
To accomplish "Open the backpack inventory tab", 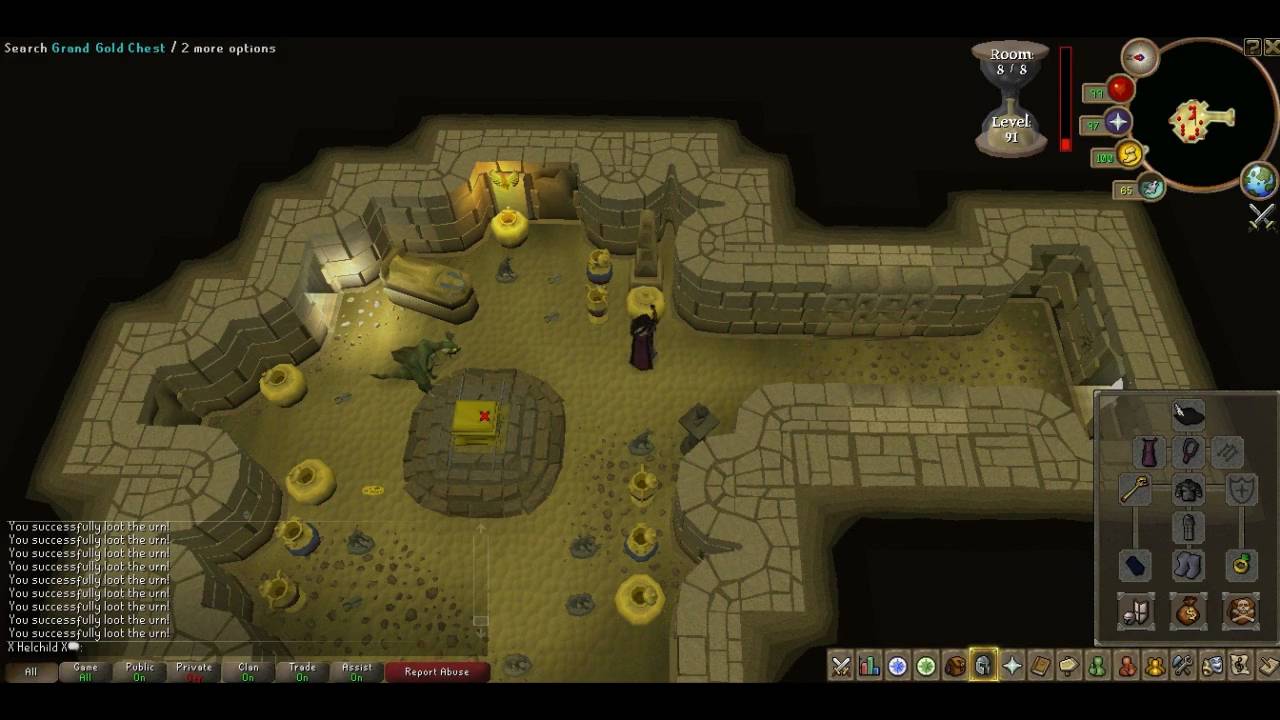I will click(955, 666).
